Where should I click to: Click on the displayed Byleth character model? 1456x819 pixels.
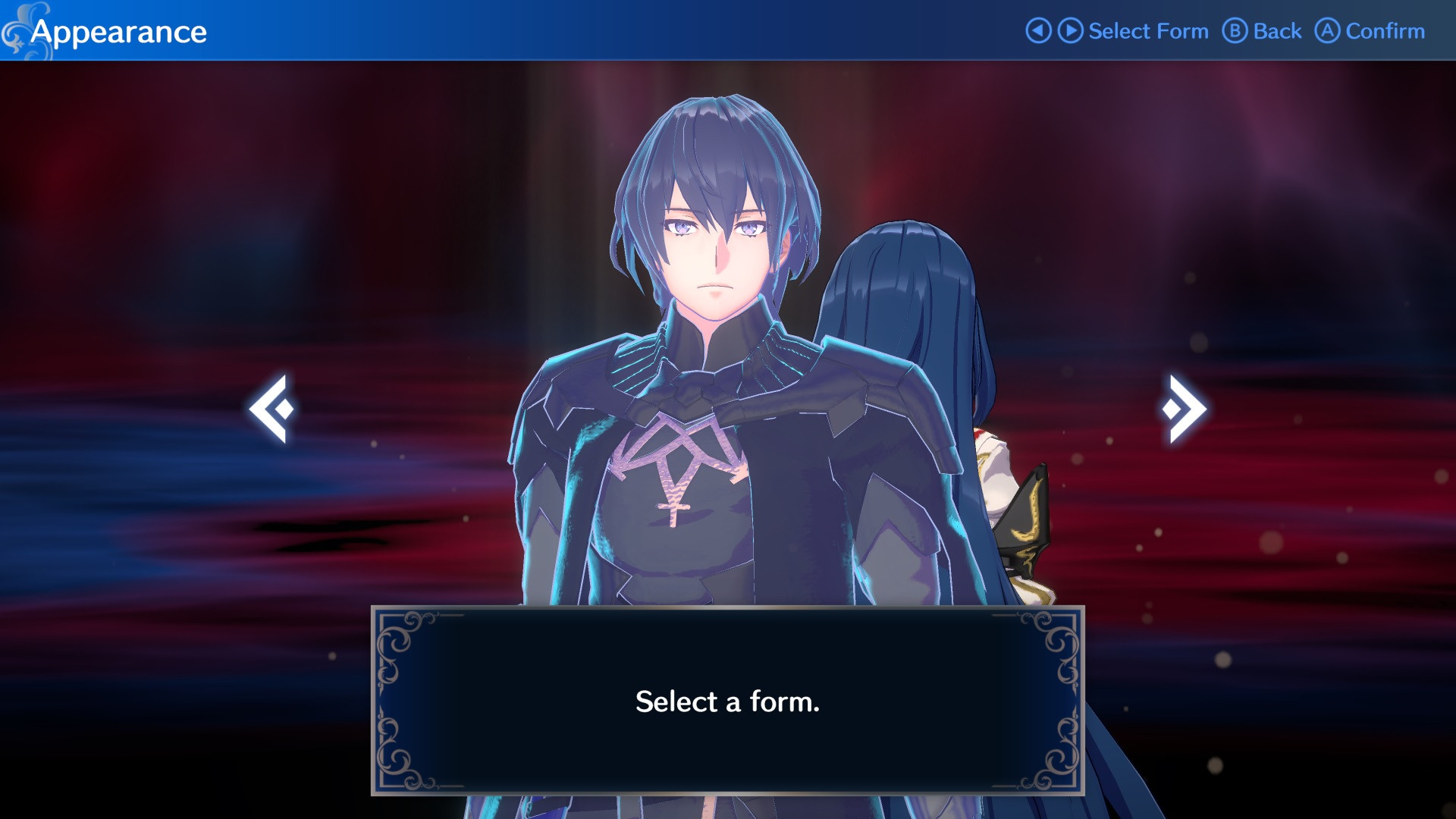tap(720, 303)
